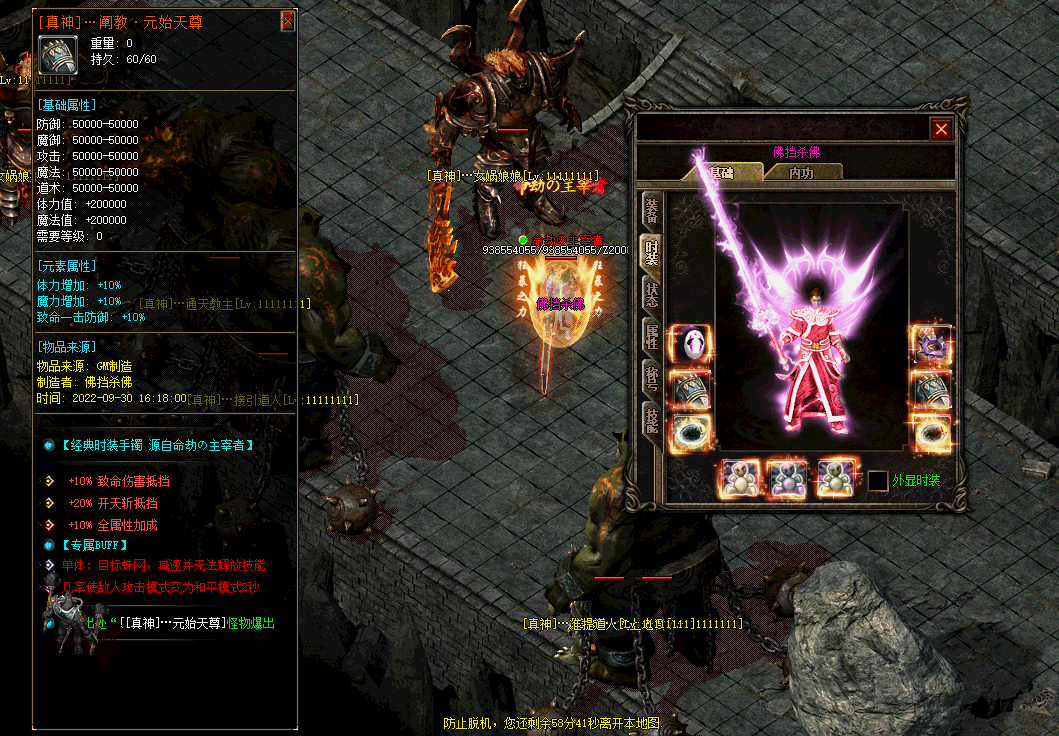Select the 时装 side tab
The height and width of the screenshot is (736, 1059).
pyautogui.click(x=651, y=252)
